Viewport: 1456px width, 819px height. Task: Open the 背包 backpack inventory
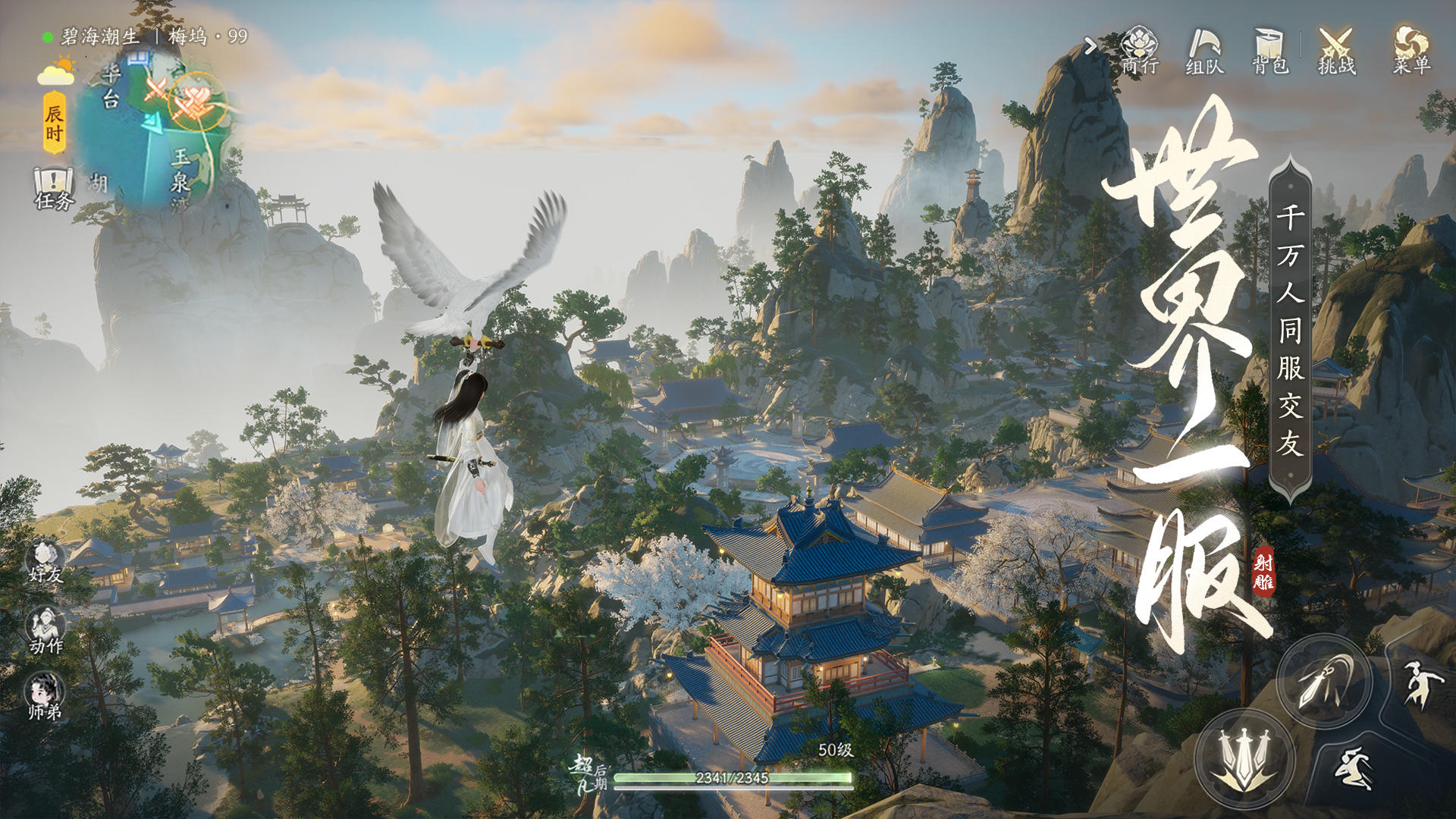[1270, 51]
